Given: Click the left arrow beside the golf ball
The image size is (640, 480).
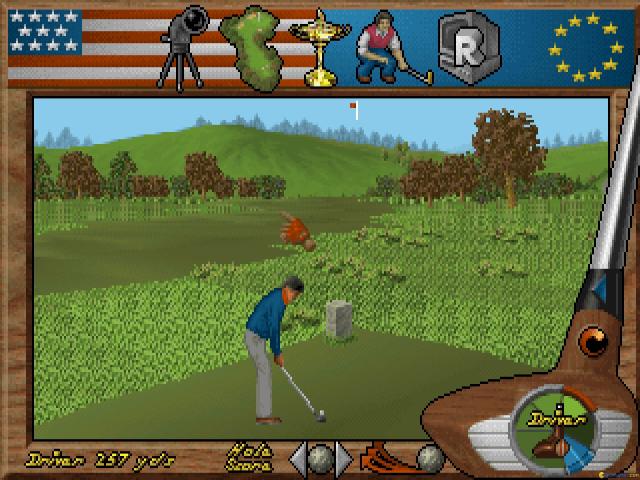Looking at the screenshot, I should pyautogui.click(x=297, y=458).
